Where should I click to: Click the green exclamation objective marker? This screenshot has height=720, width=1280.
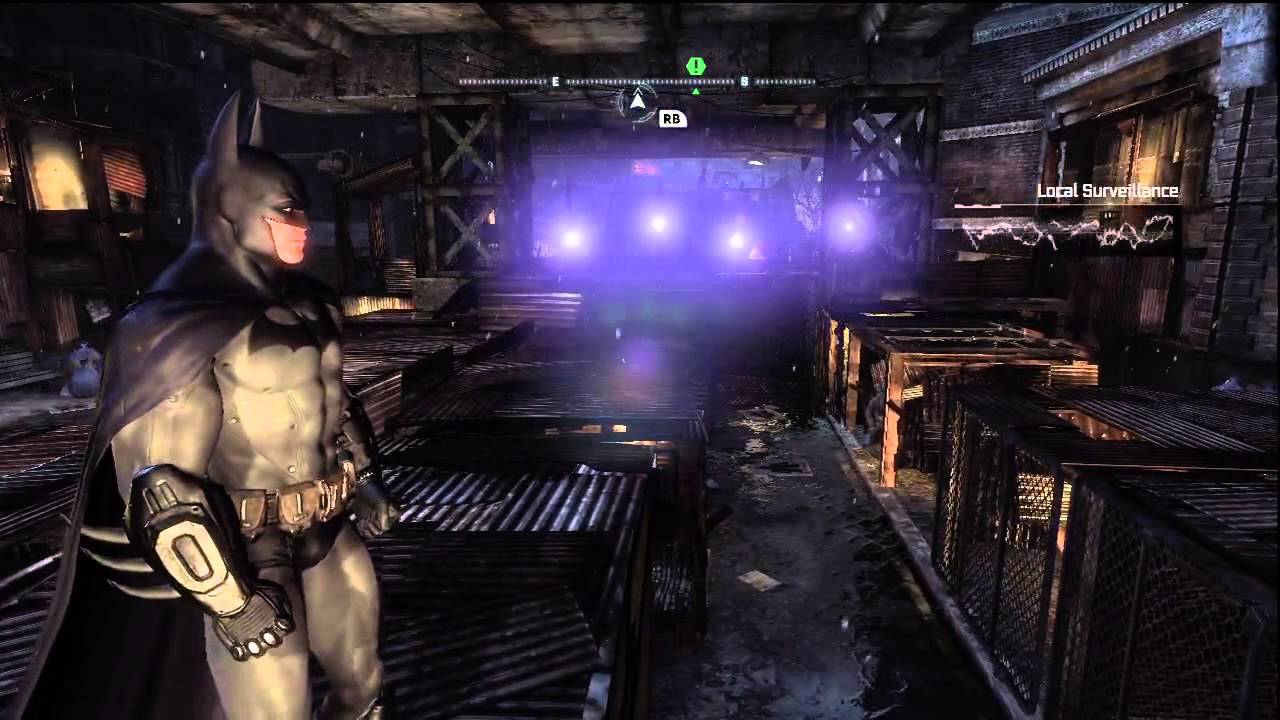[696, 64]
